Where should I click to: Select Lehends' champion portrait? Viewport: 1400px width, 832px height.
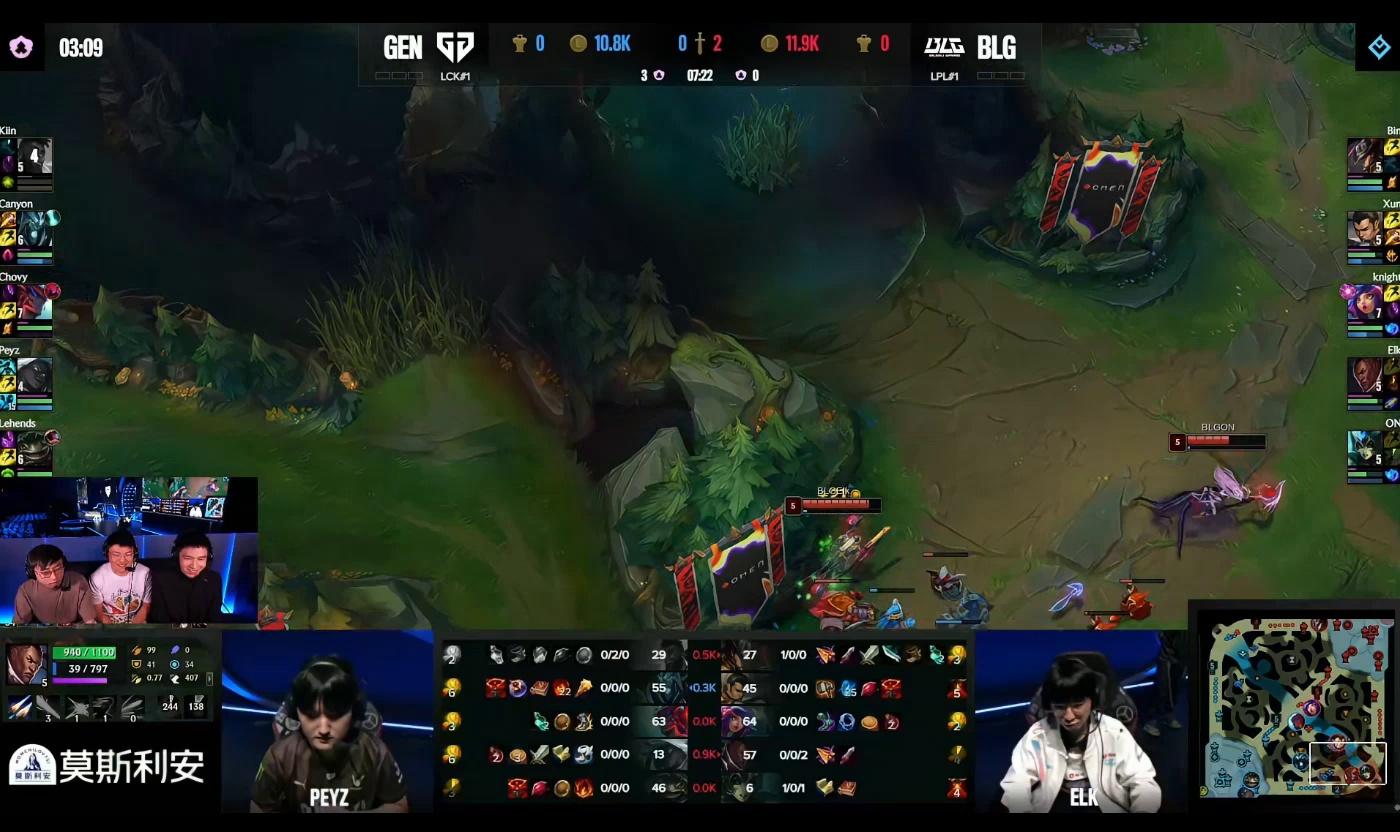point(35,449)
